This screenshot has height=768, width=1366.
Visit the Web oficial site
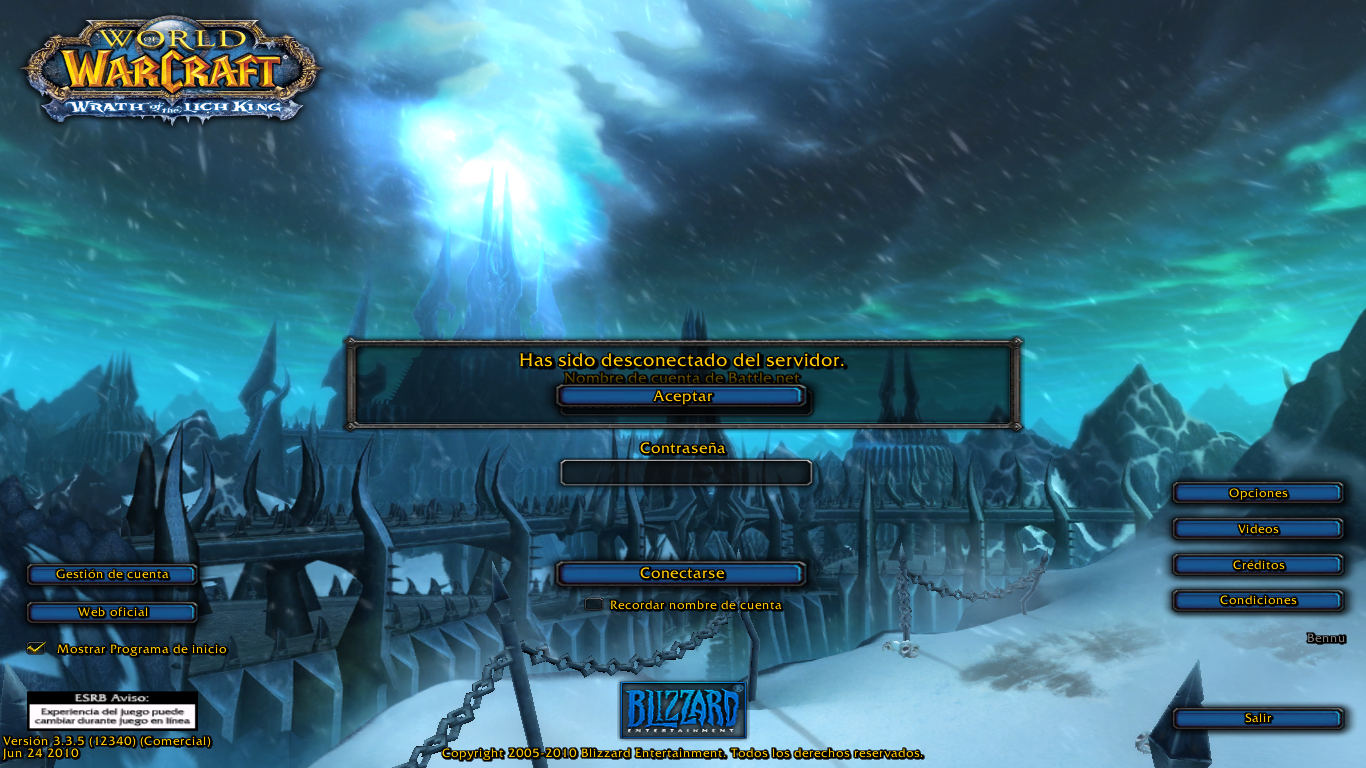tap(112, 612)
